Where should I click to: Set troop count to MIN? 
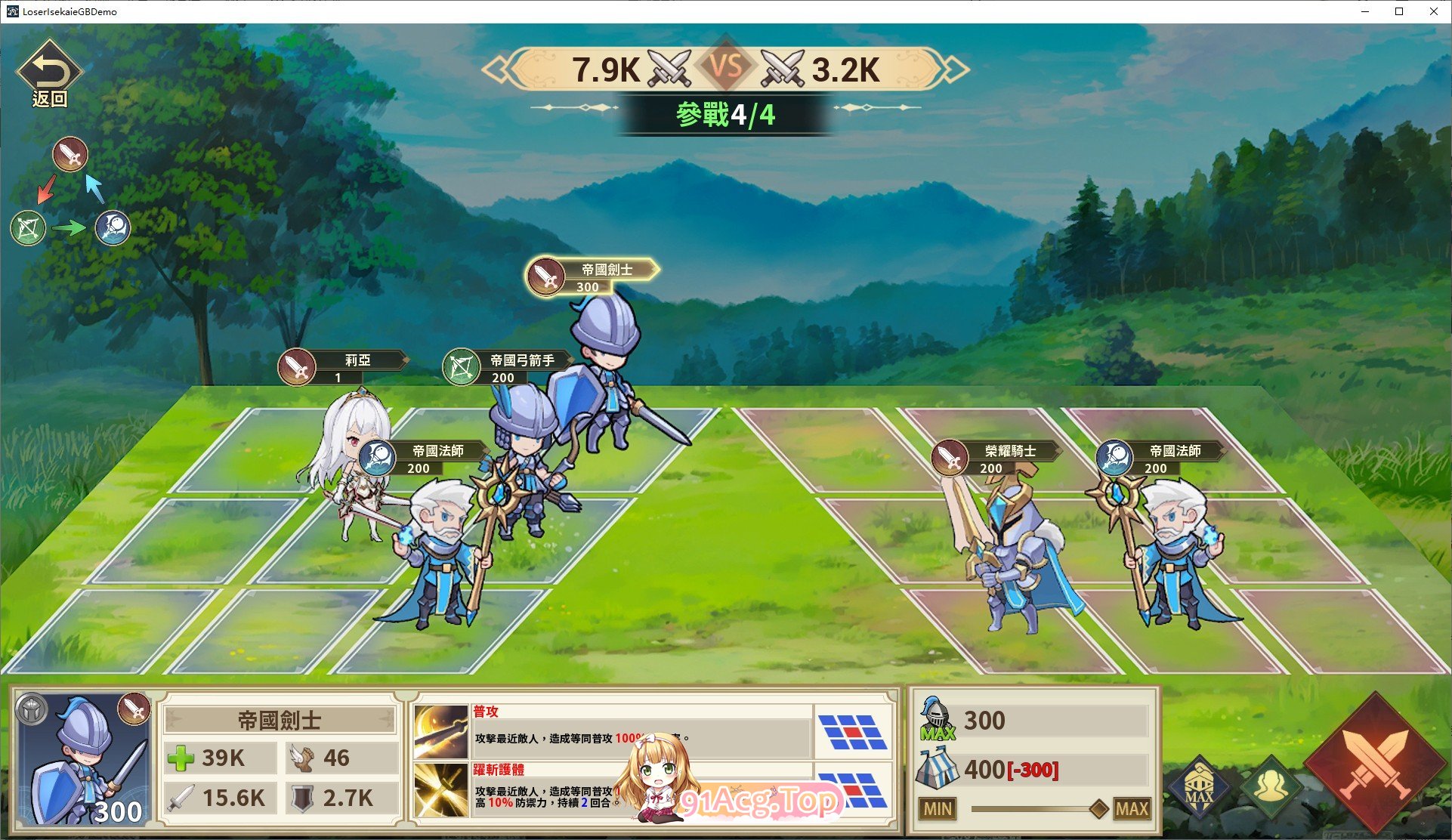tap(938, 809)
